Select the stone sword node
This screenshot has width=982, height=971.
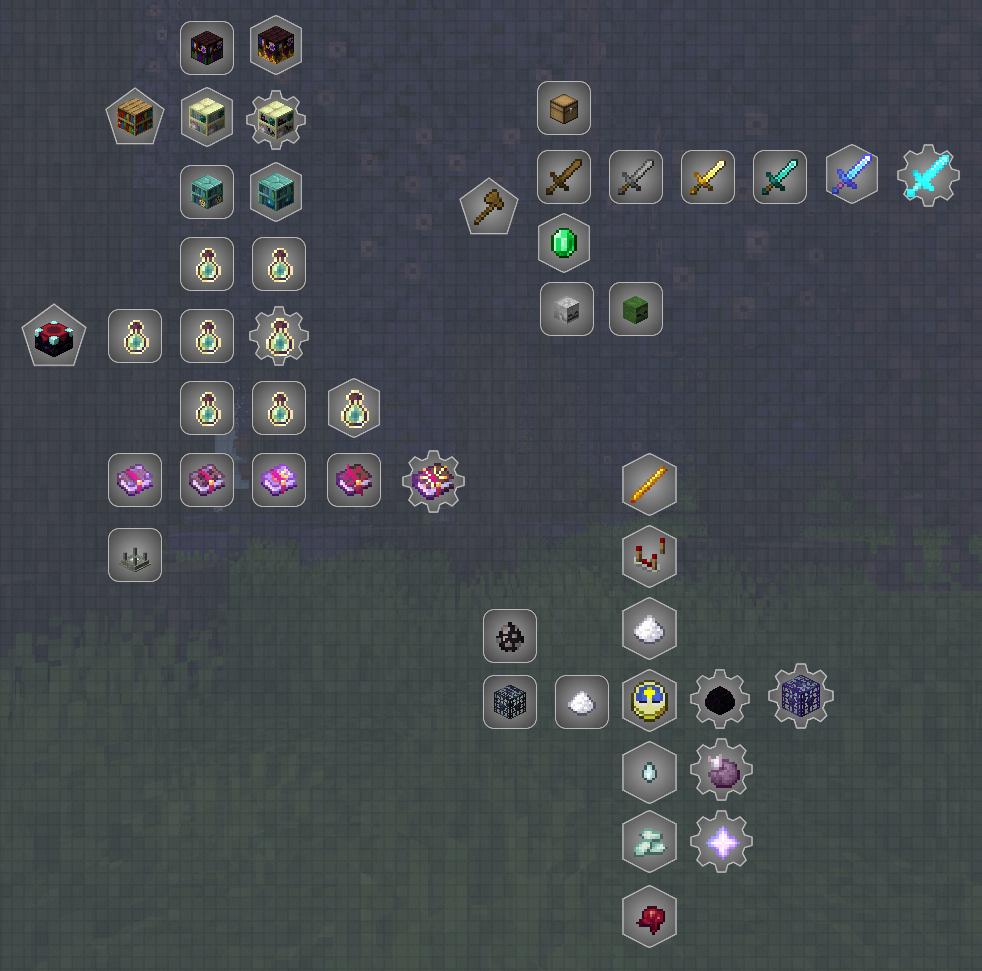[x=636, y=177]
